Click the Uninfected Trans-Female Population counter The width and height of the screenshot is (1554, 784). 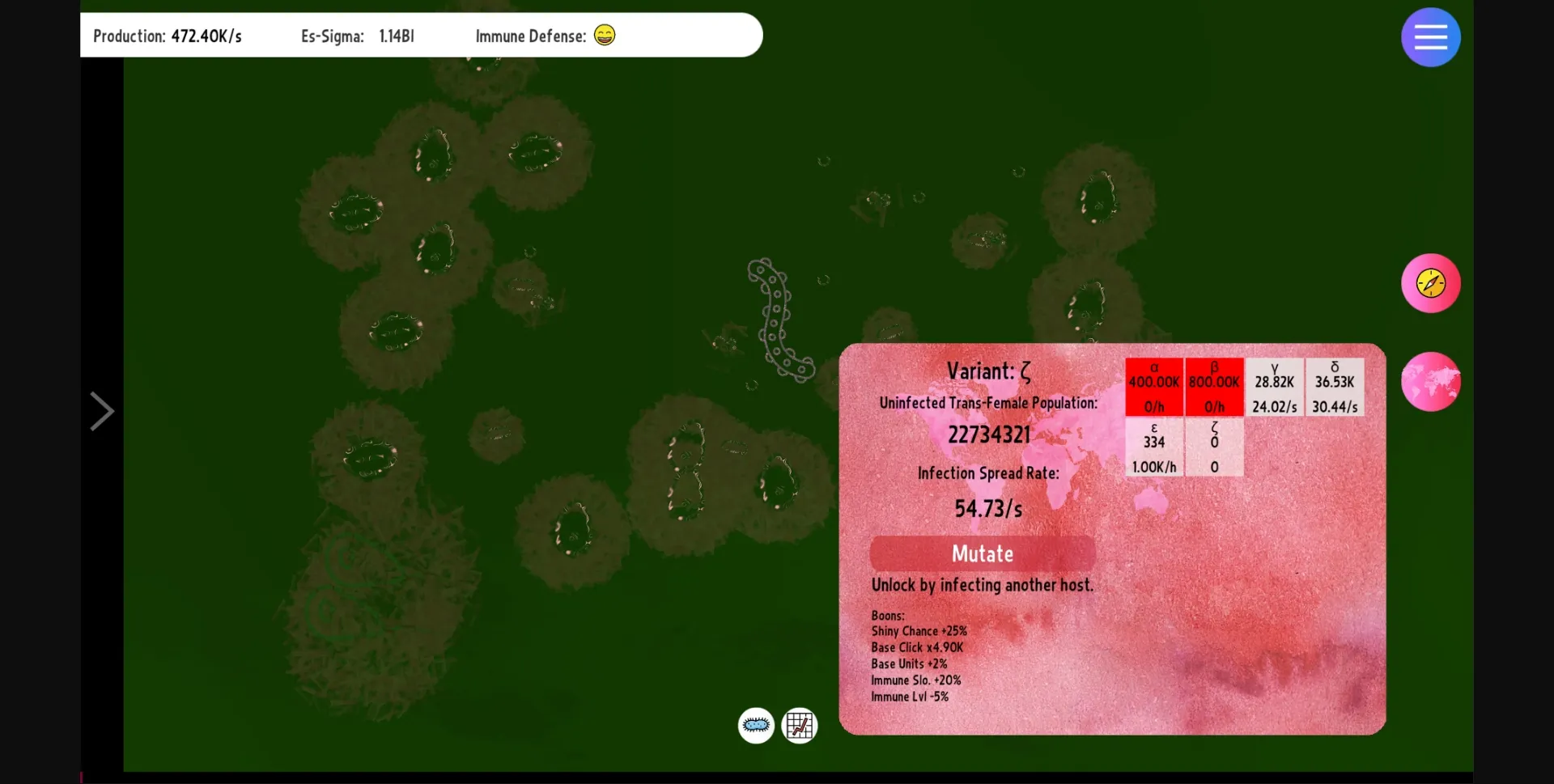tap(988, 434)
